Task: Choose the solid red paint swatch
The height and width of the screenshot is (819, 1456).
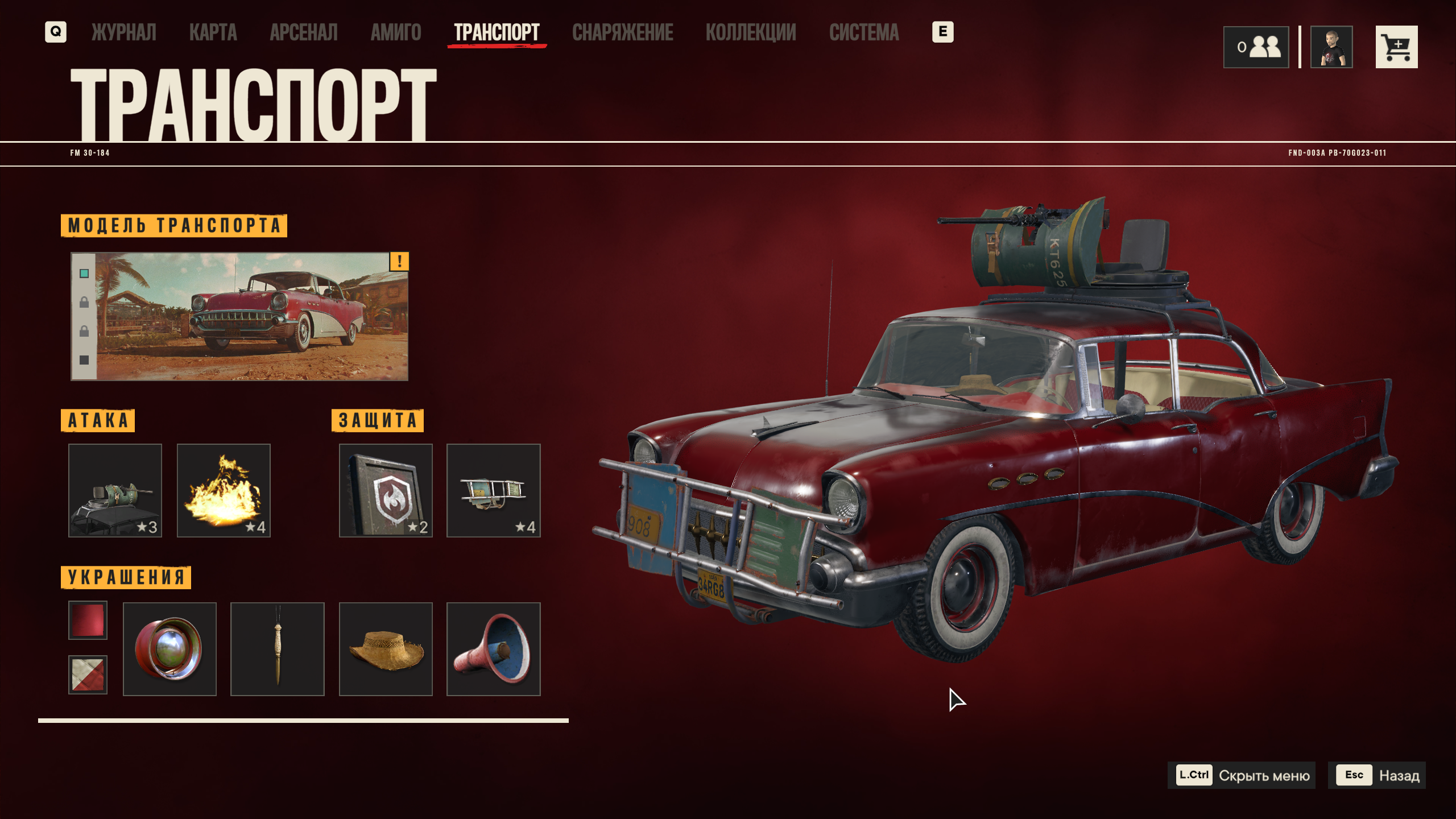Action: pyautogui.click(x=88, y=620)
